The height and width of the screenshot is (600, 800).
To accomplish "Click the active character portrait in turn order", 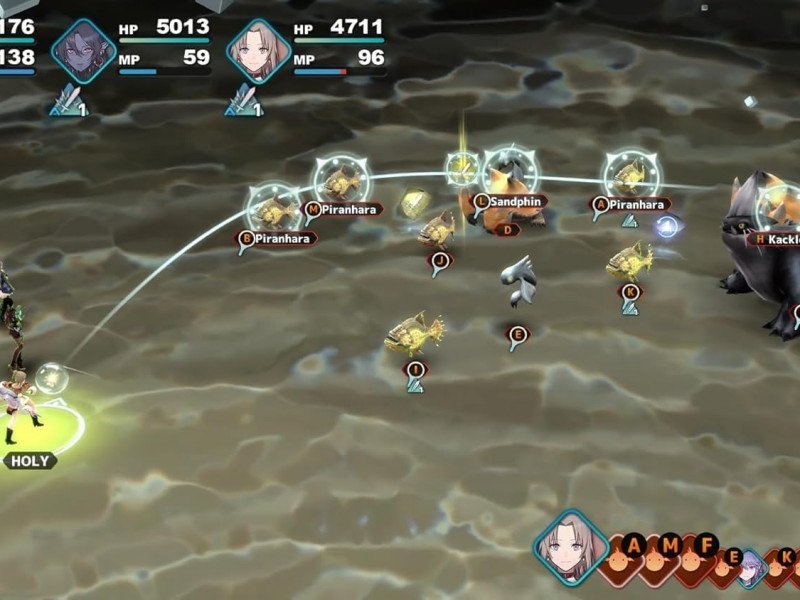I will (568, 545).
